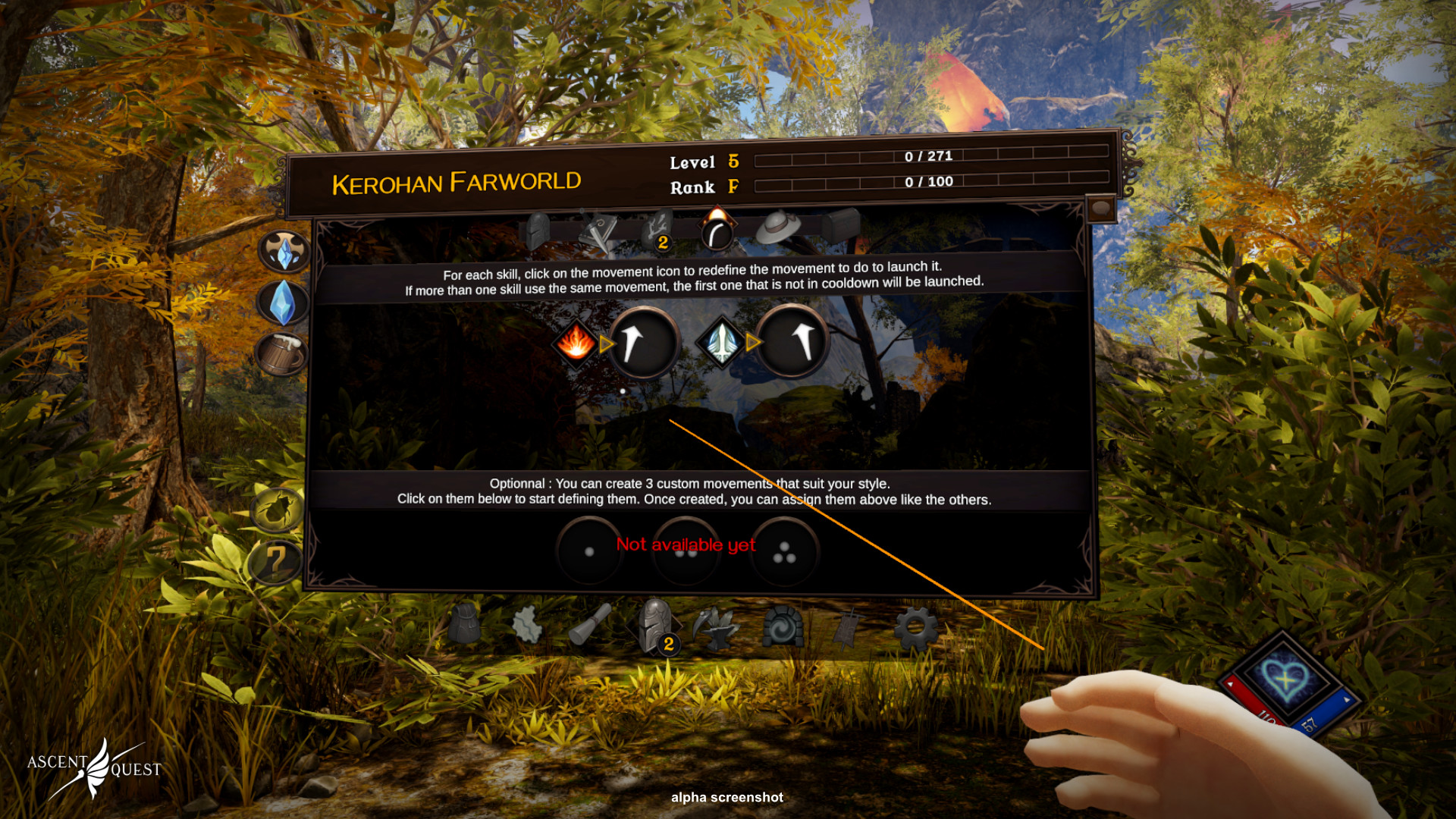Click the winged blue crystal button
This screenshot has width=1456, height=819.
[x=284, y=252]
